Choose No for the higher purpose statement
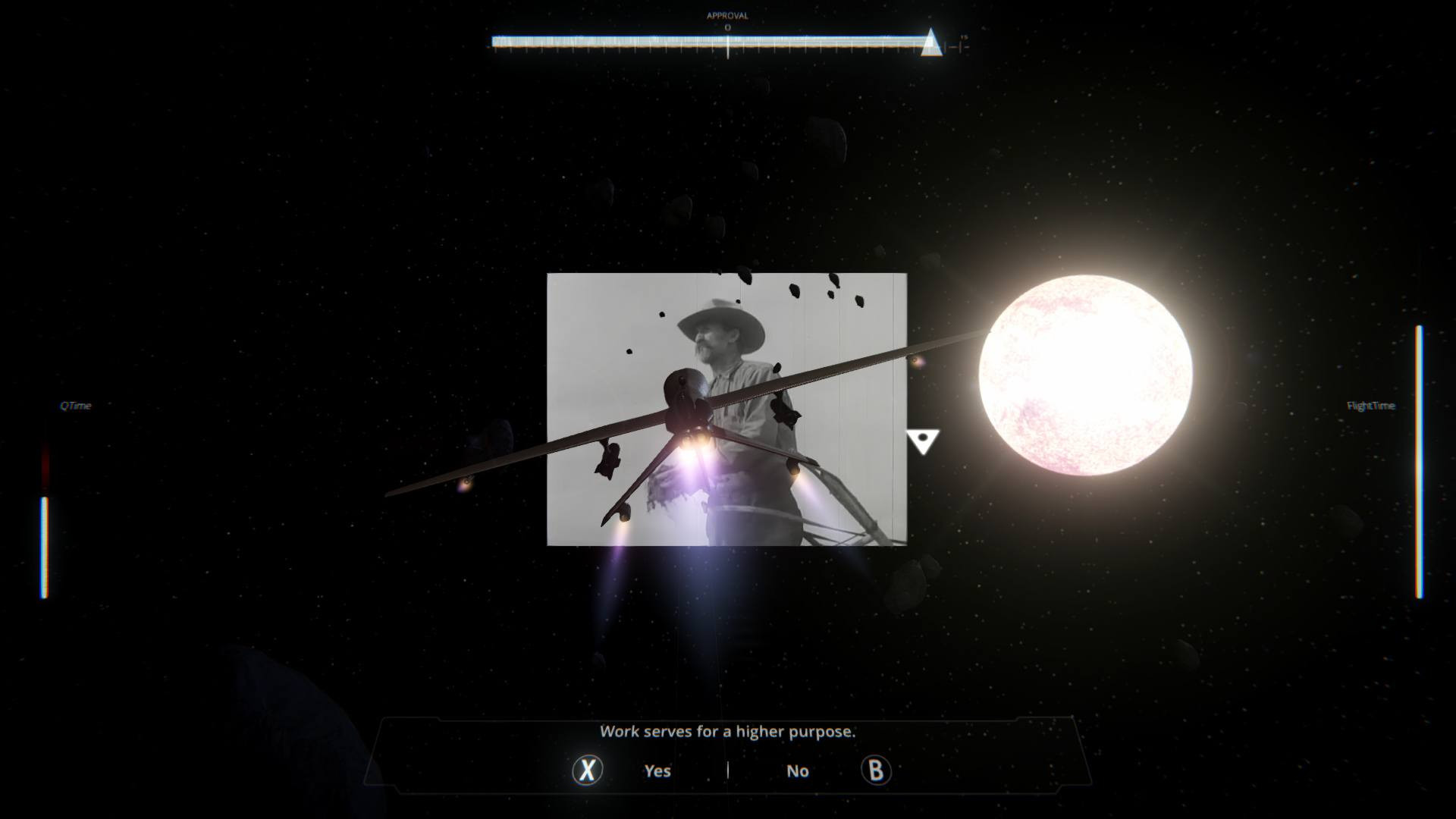The width and height of the screenshot is (1456, 819). pyautogui.click(x=798, y=770)
